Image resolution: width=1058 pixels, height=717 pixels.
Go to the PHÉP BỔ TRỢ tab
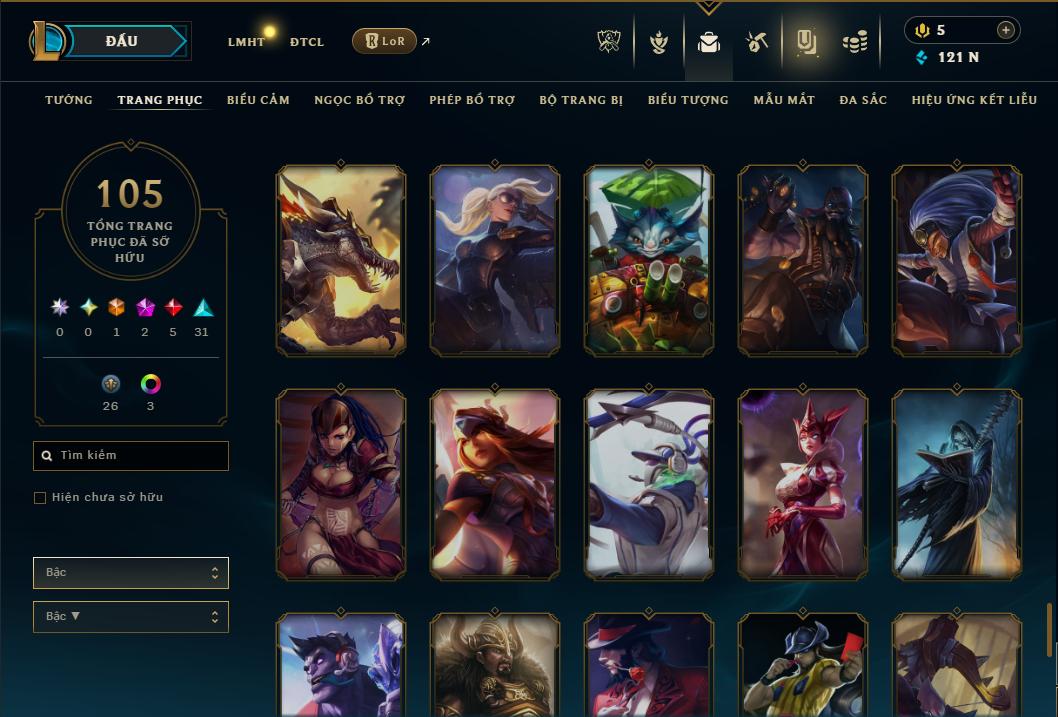coord(472,100)
